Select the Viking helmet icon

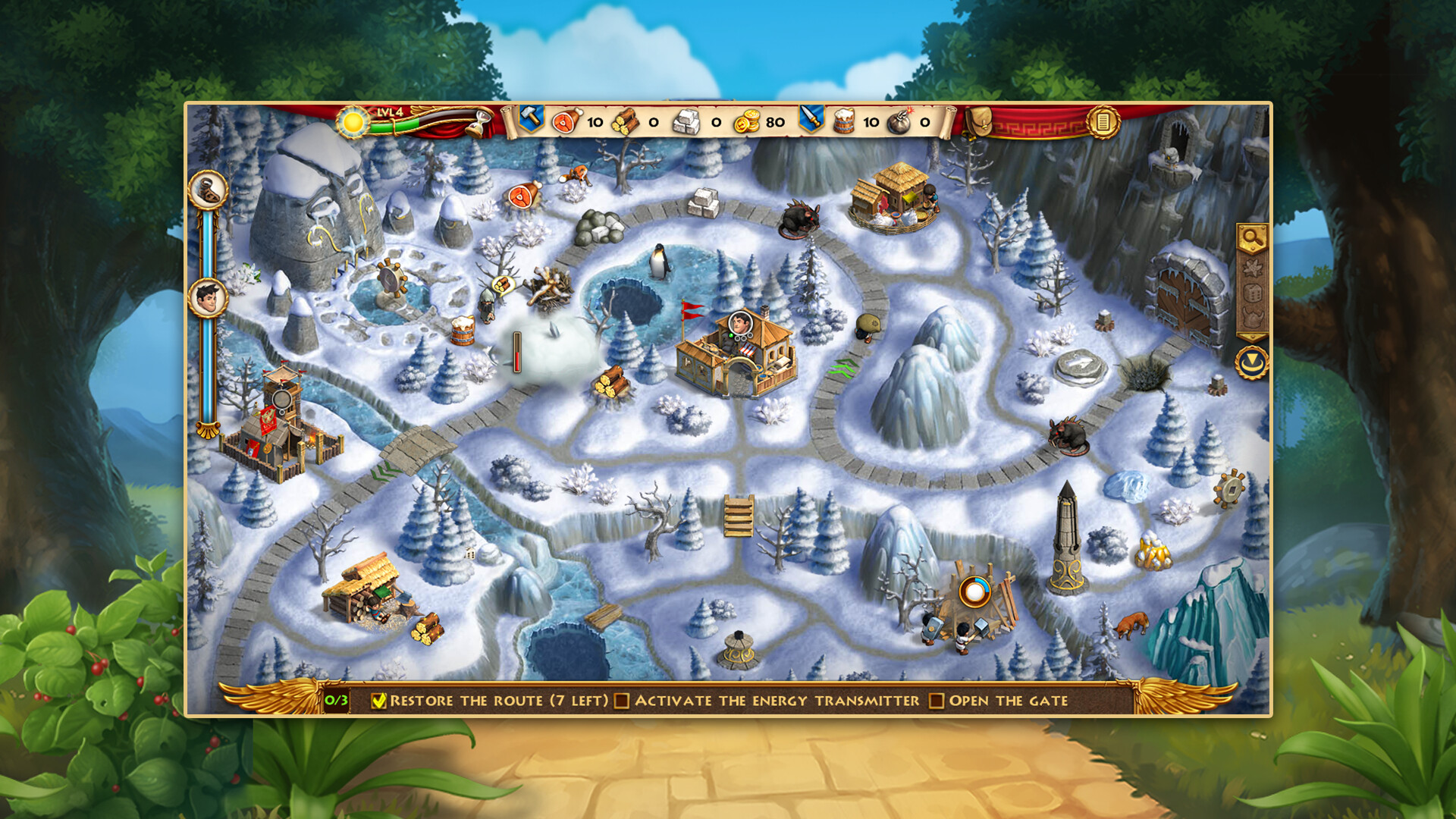[x=1250, y=316]
